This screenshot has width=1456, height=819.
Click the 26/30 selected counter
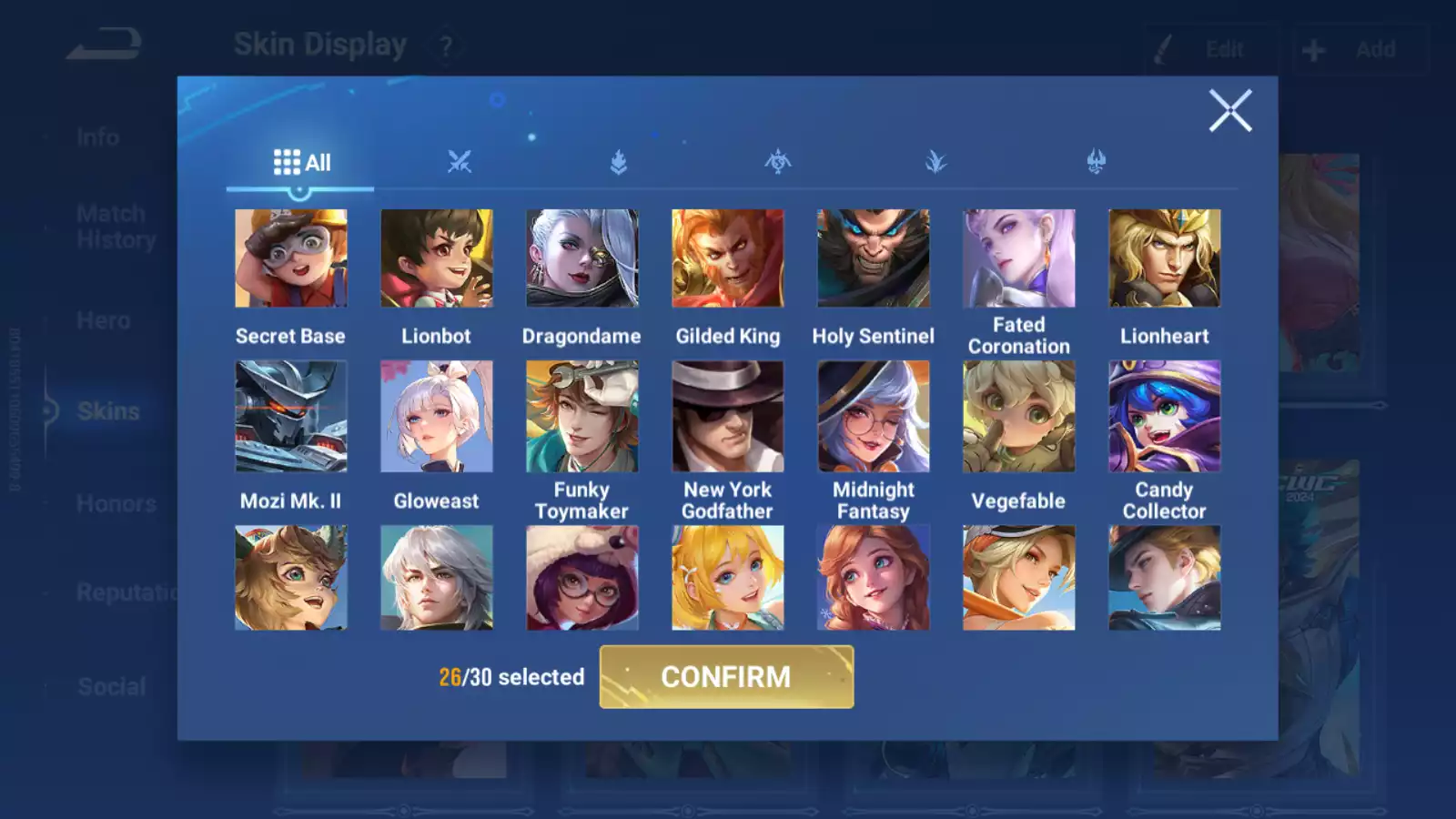pos(511,677)
